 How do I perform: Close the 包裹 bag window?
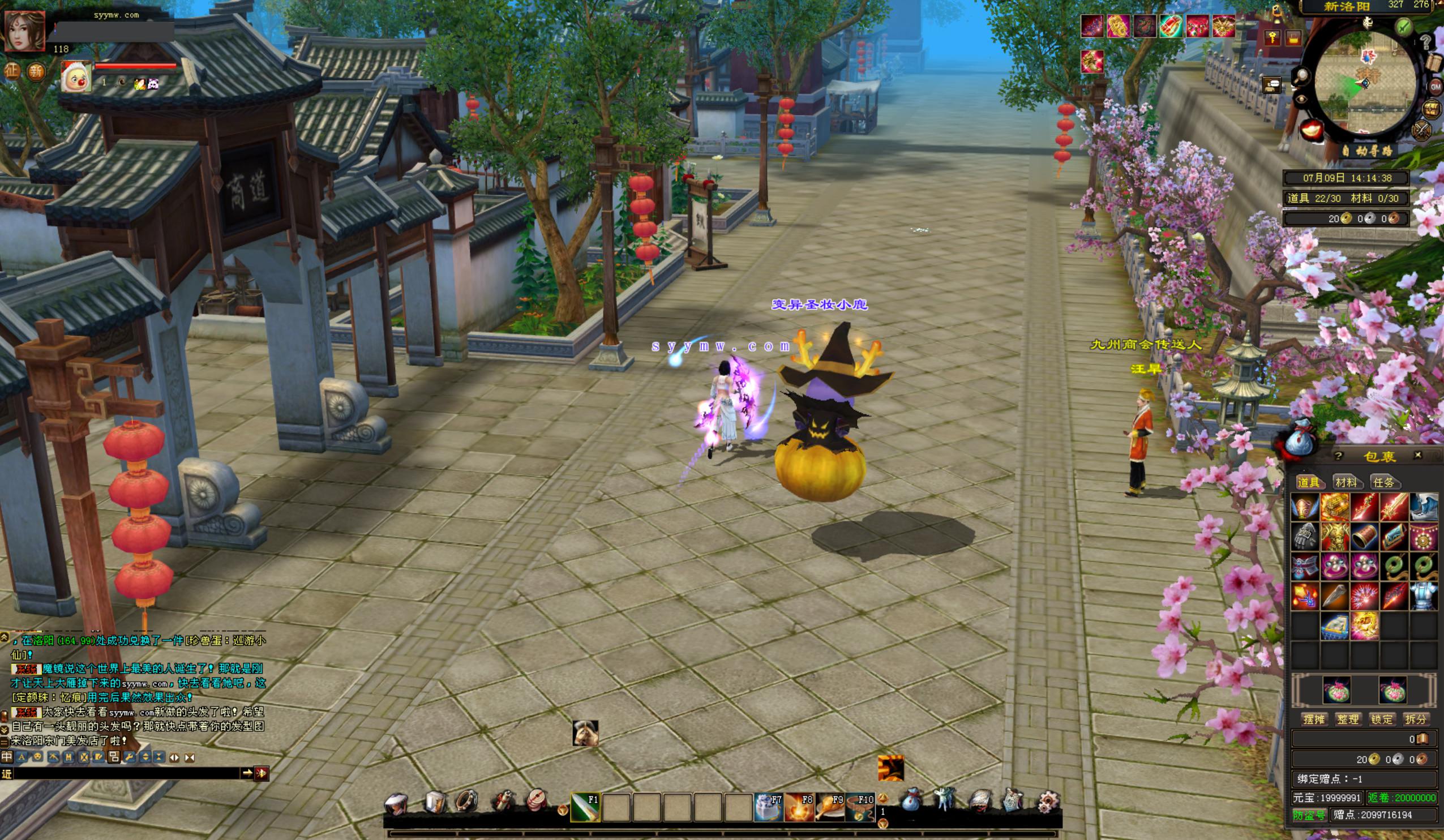(x=1417, y=455)
